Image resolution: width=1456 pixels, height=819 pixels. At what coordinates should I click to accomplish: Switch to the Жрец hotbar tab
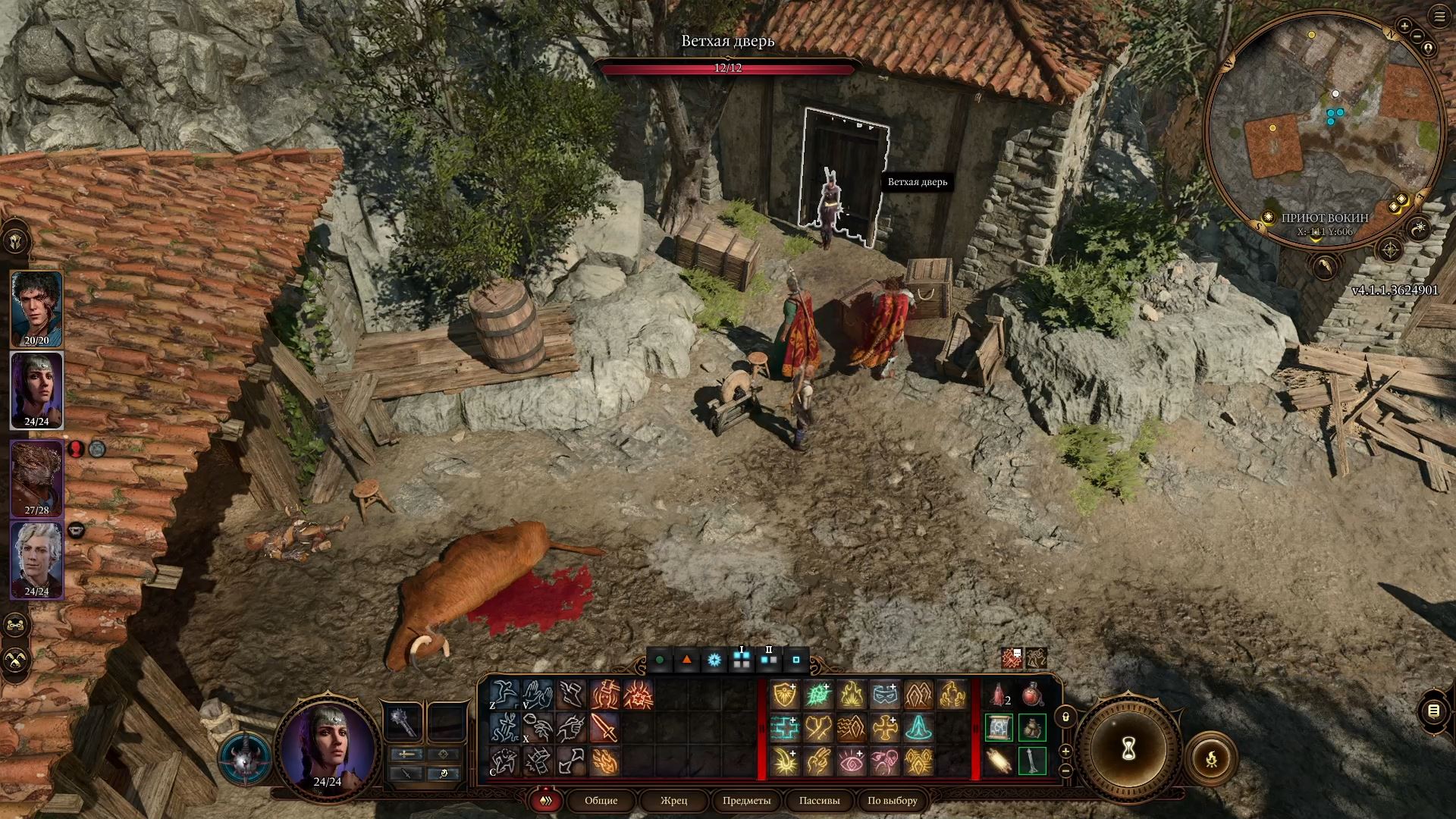tap(673, 801)
